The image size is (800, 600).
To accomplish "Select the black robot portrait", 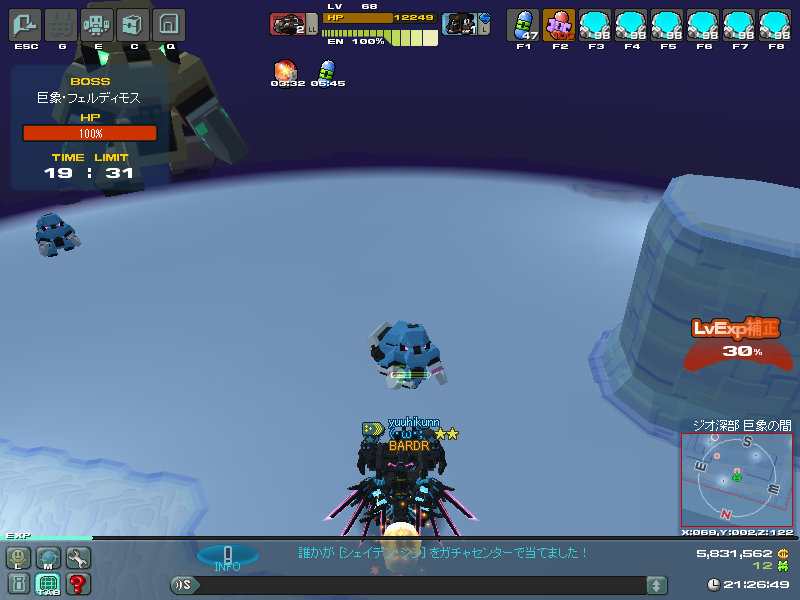I will pyautogui.click(x=459, y=24).
